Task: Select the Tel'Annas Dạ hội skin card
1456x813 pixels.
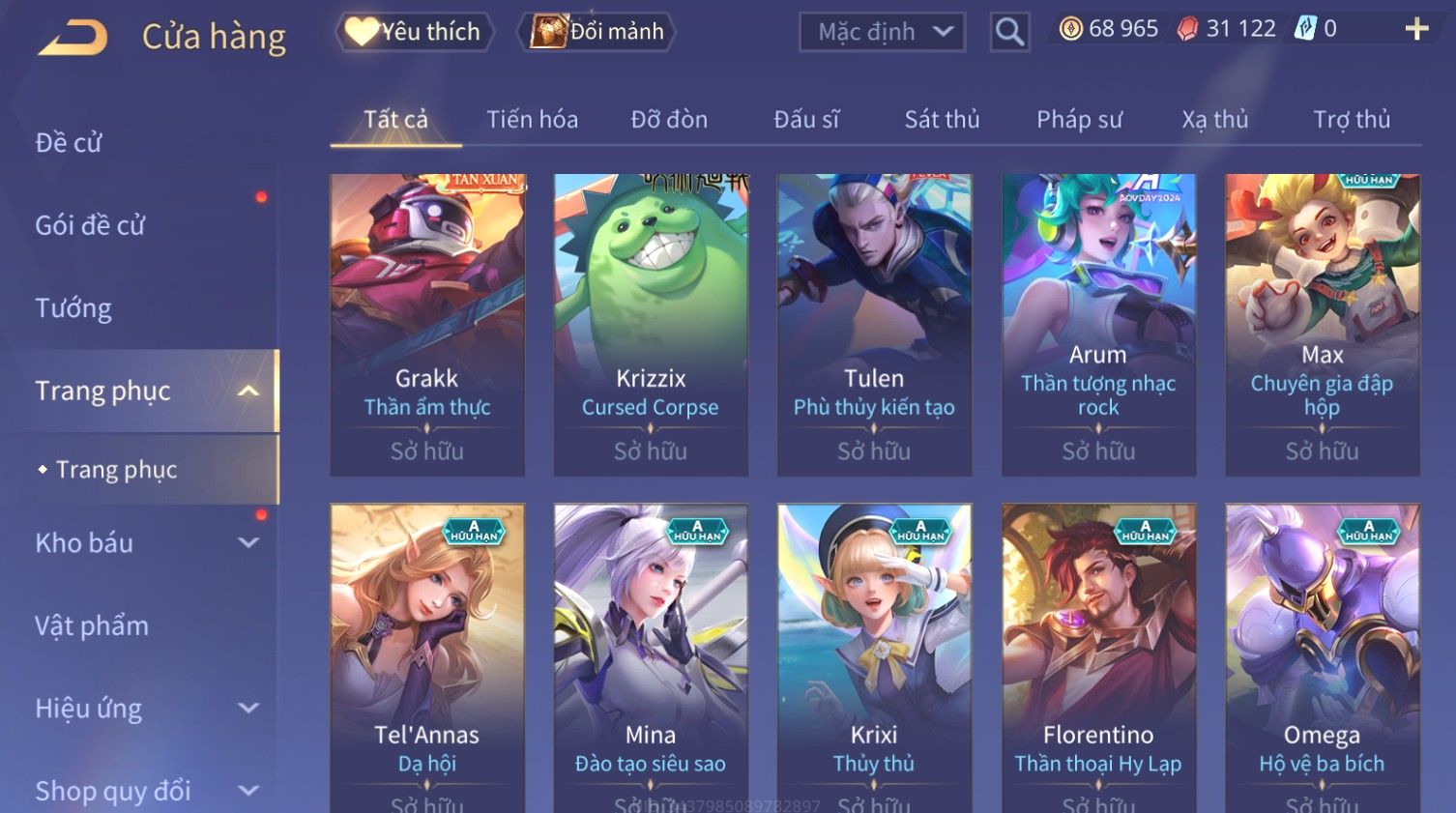Action: [x=427, y=657]
